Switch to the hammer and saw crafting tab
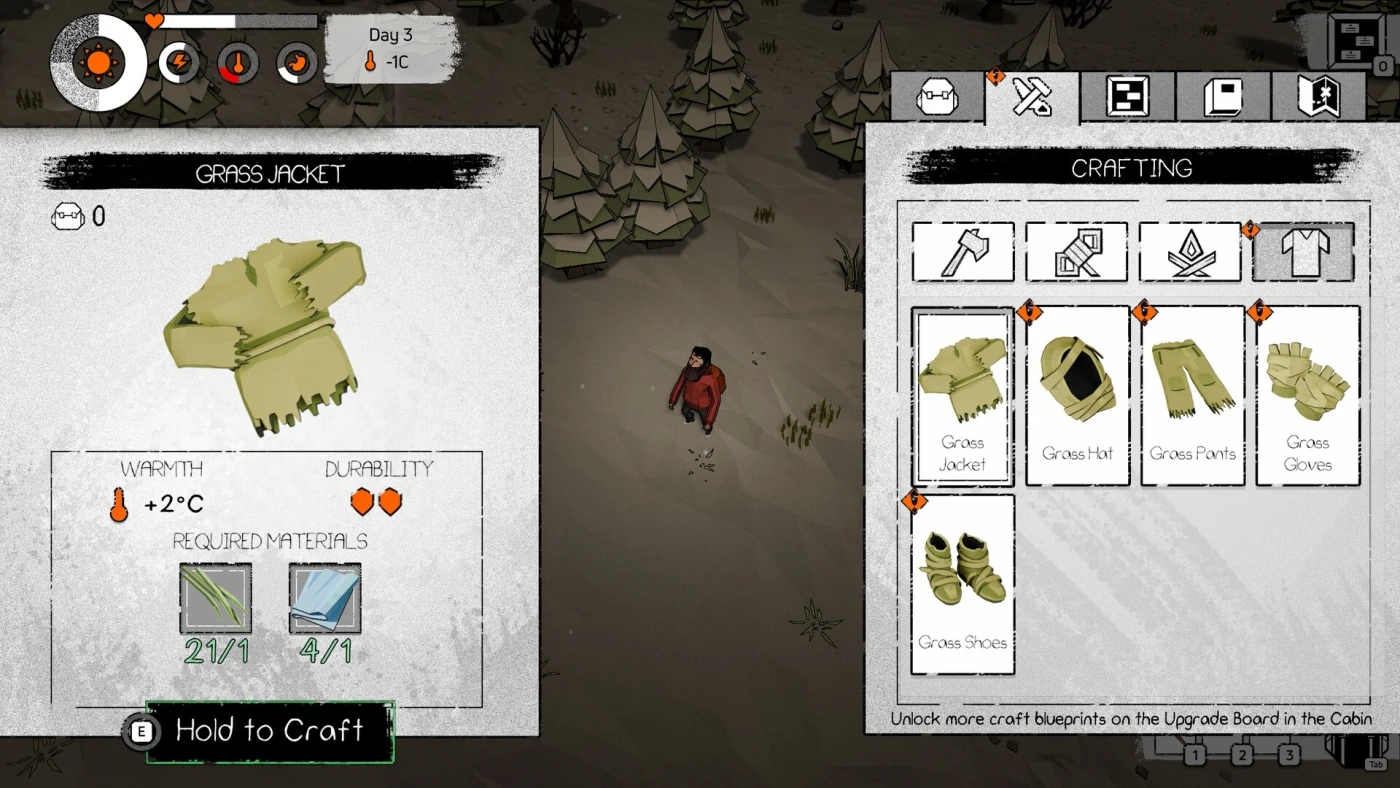Viewport: 1400px width, 788px height. point(1032,97)
